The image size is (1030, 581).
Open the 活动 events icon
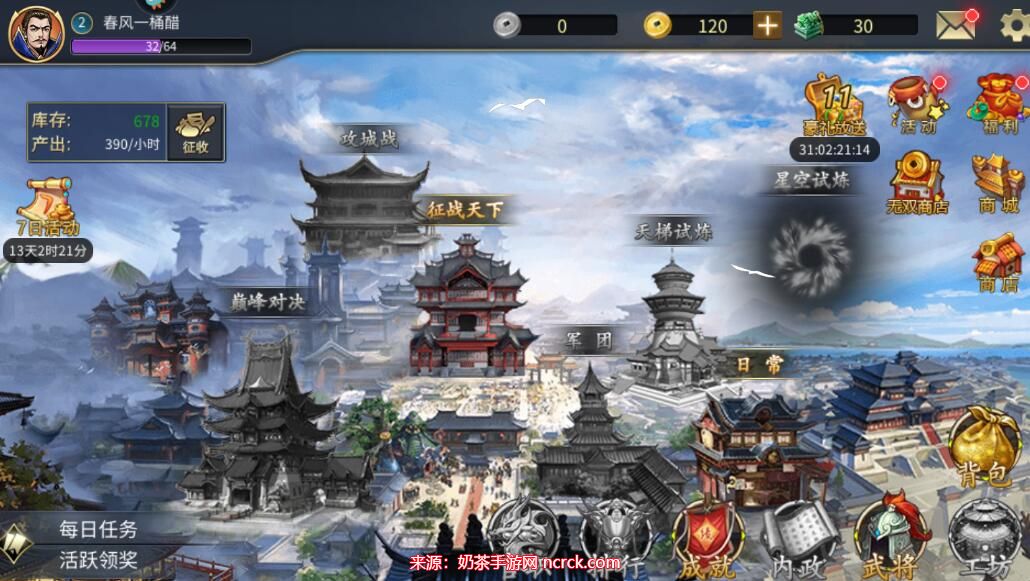click(x=916, y=105)
